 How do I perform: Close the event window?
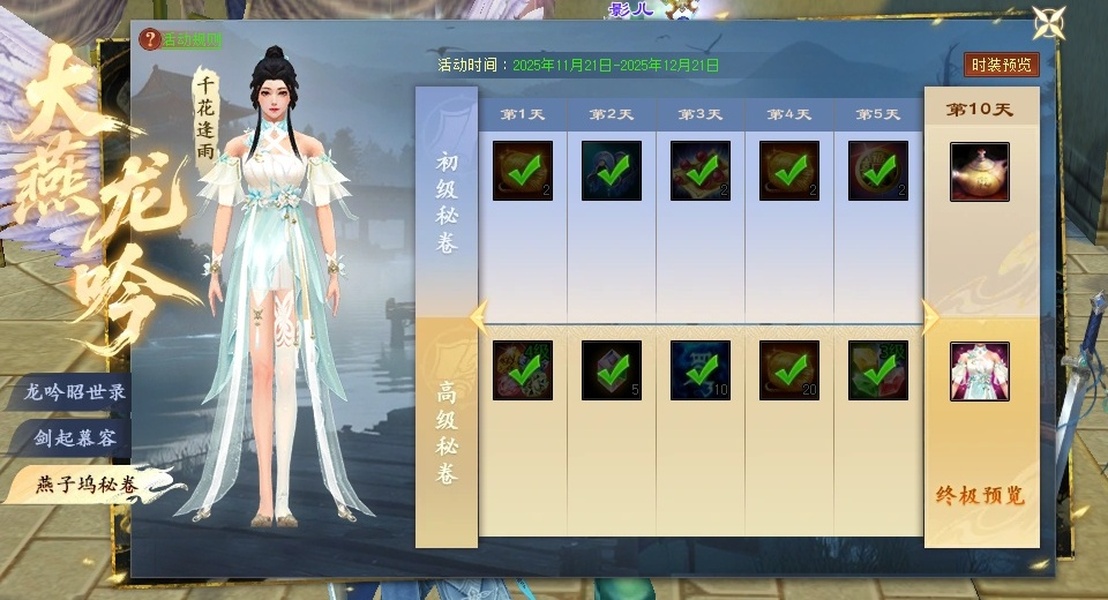(x=1049, y=22)
